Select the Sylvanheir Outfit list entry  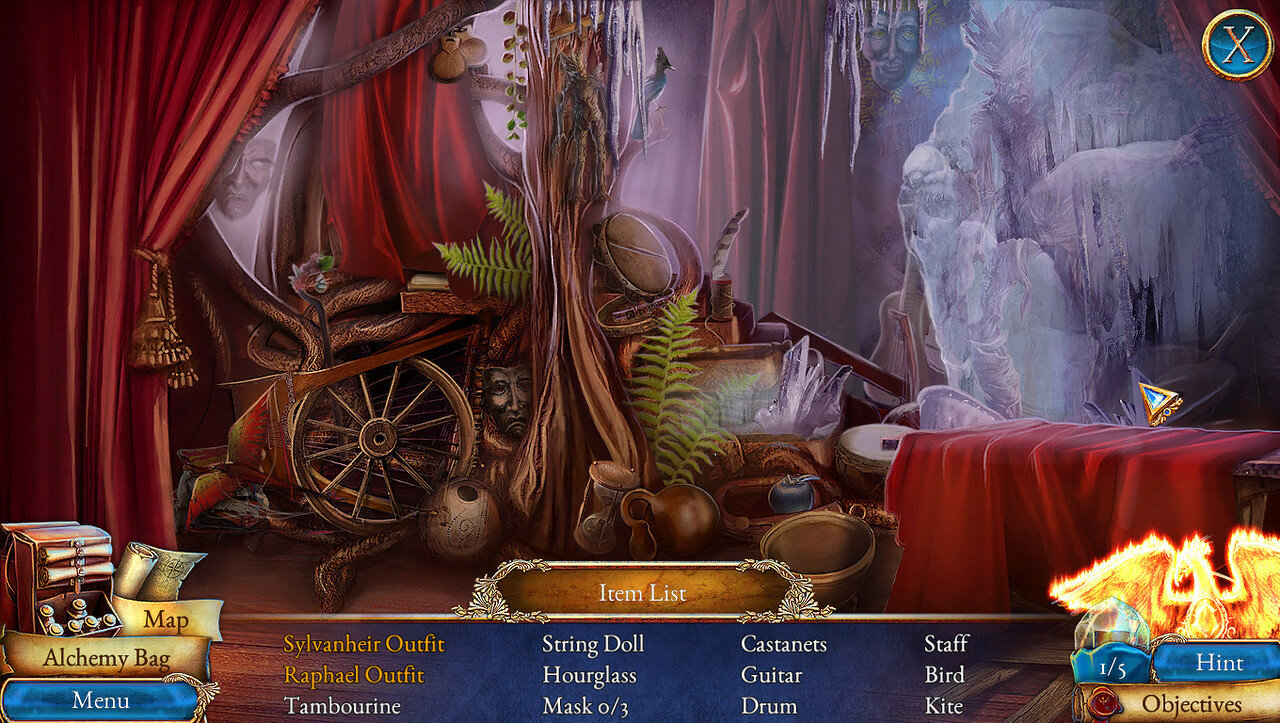click(364, 644)
